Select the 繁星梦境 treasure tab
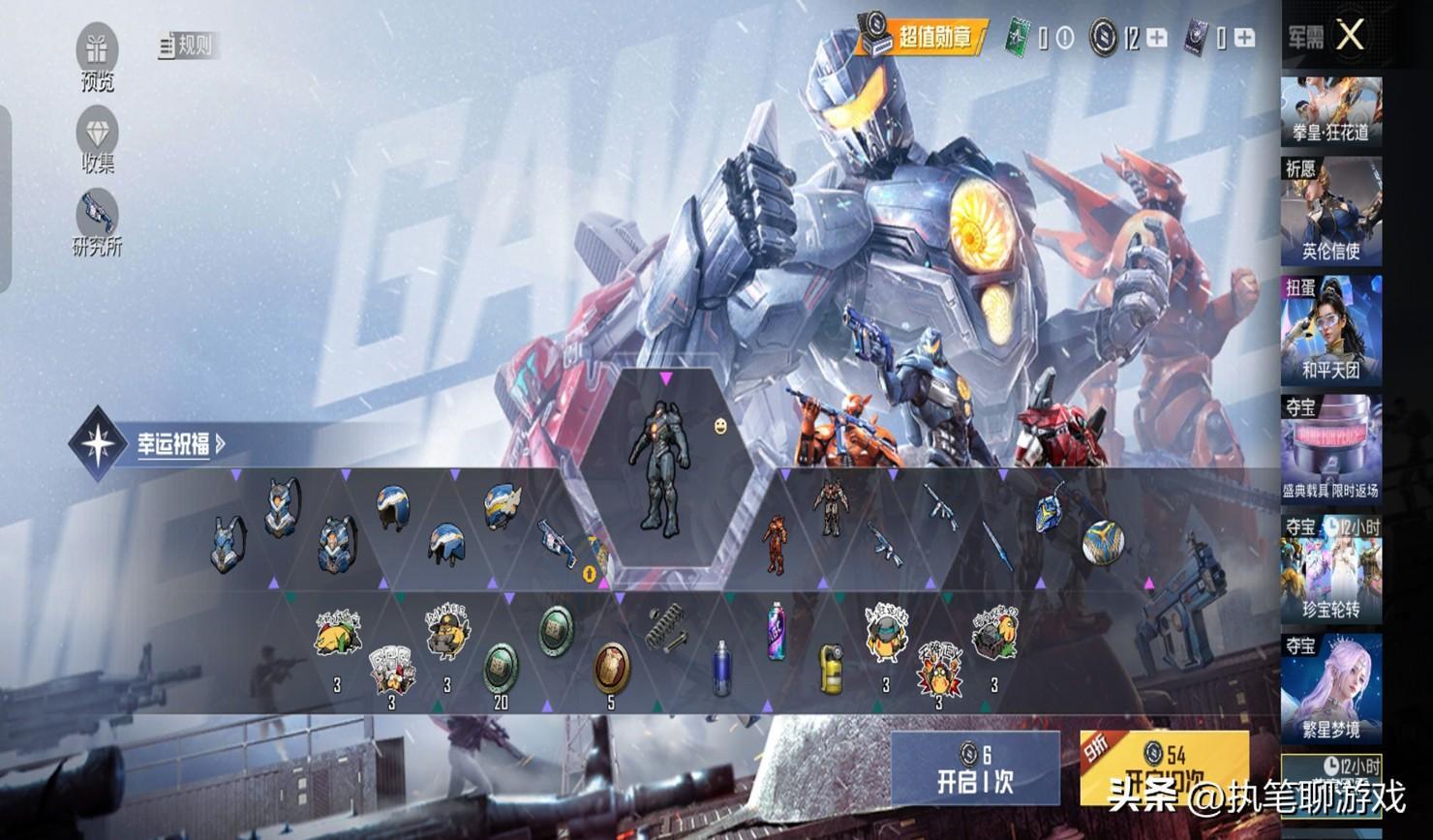The height and width of the screenshot is (840, 1433). (1331, 688)
